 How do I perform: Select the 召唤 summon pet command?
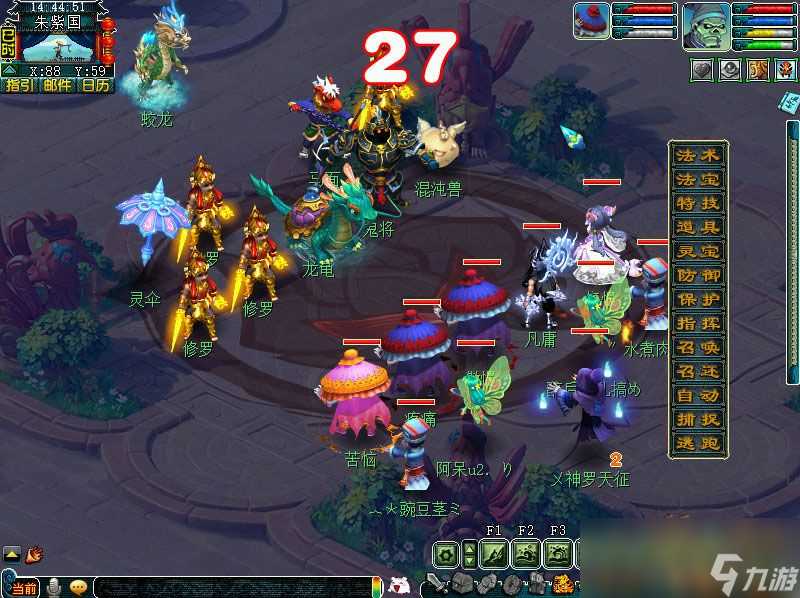pyautogui.click(x=697, y=348)
